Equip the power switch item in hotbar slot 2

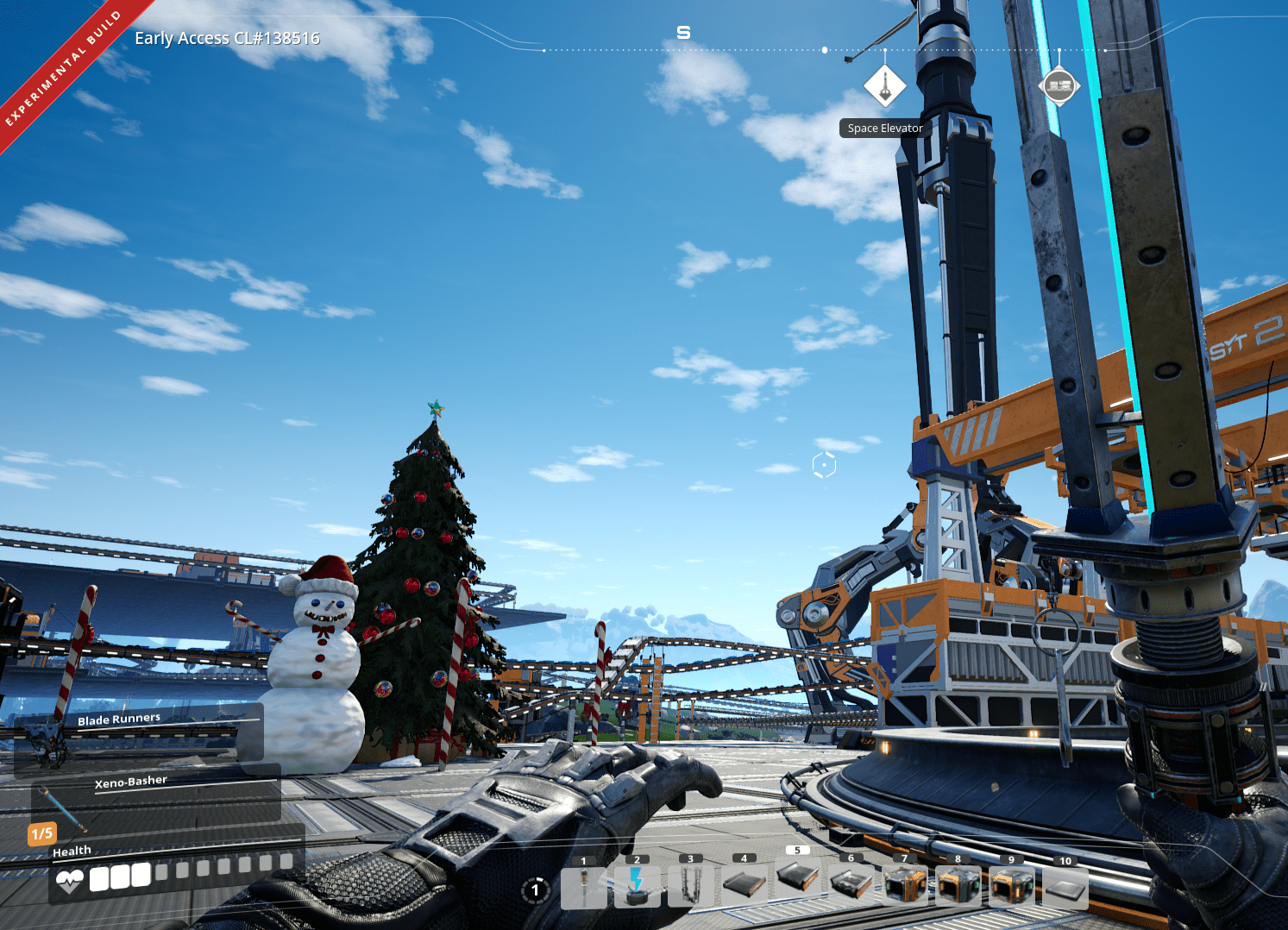click(x=638, y=887)
